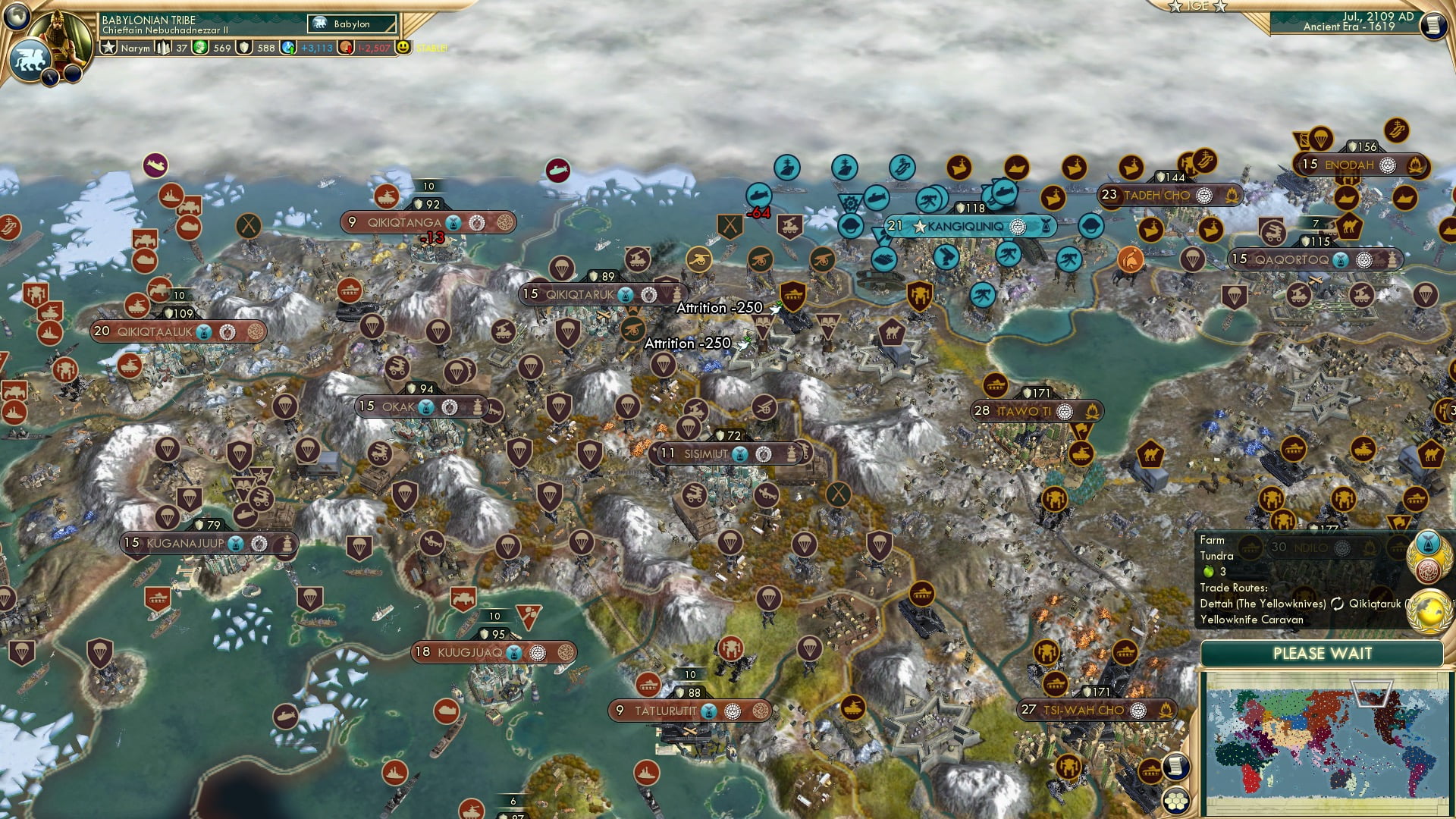Select the hexagon strategic view icon near minimap
This screenshot has height=819, width=1456.
pos(1177,801)
